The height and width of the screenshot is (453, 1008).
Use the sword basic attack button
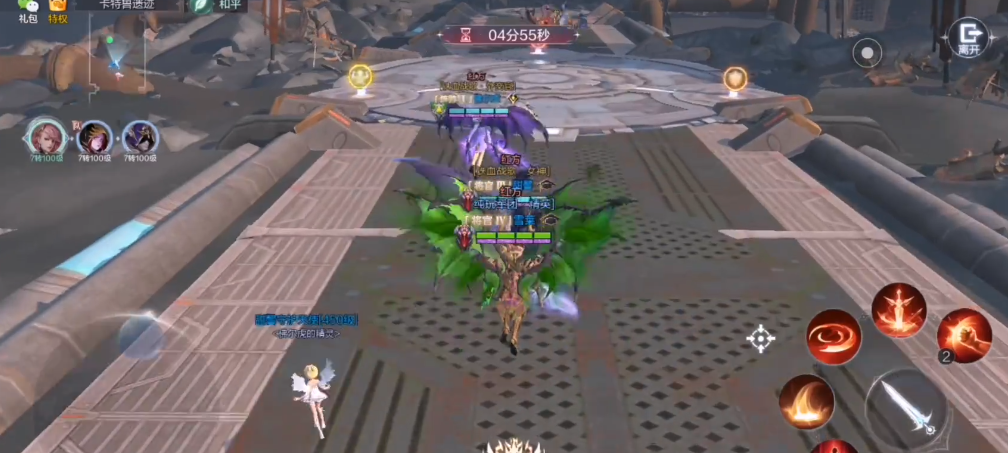(x=907, y=405)
